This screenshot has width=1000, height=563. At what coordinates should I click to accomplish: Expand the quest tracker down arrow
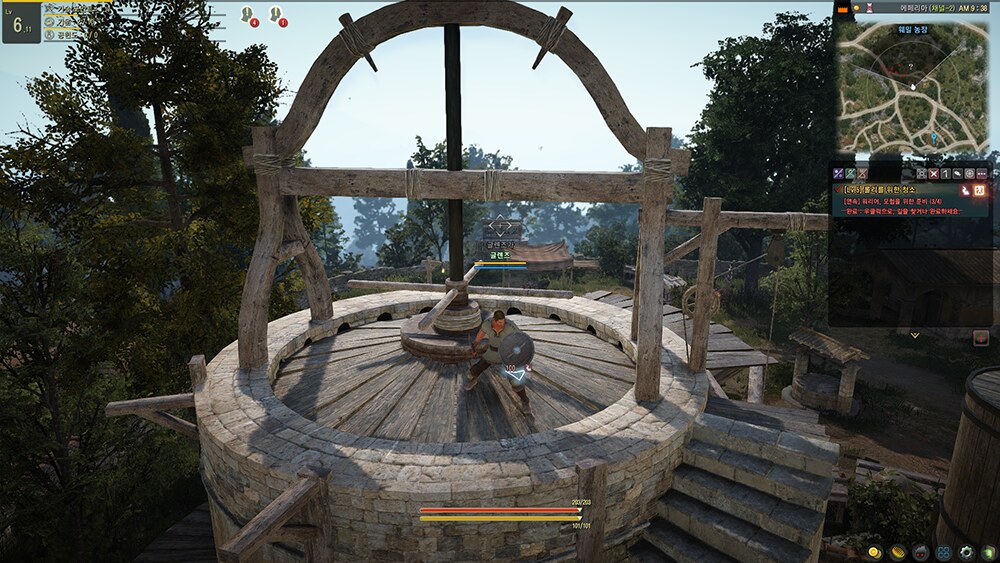pyautogui.click(x=914, y=335)
